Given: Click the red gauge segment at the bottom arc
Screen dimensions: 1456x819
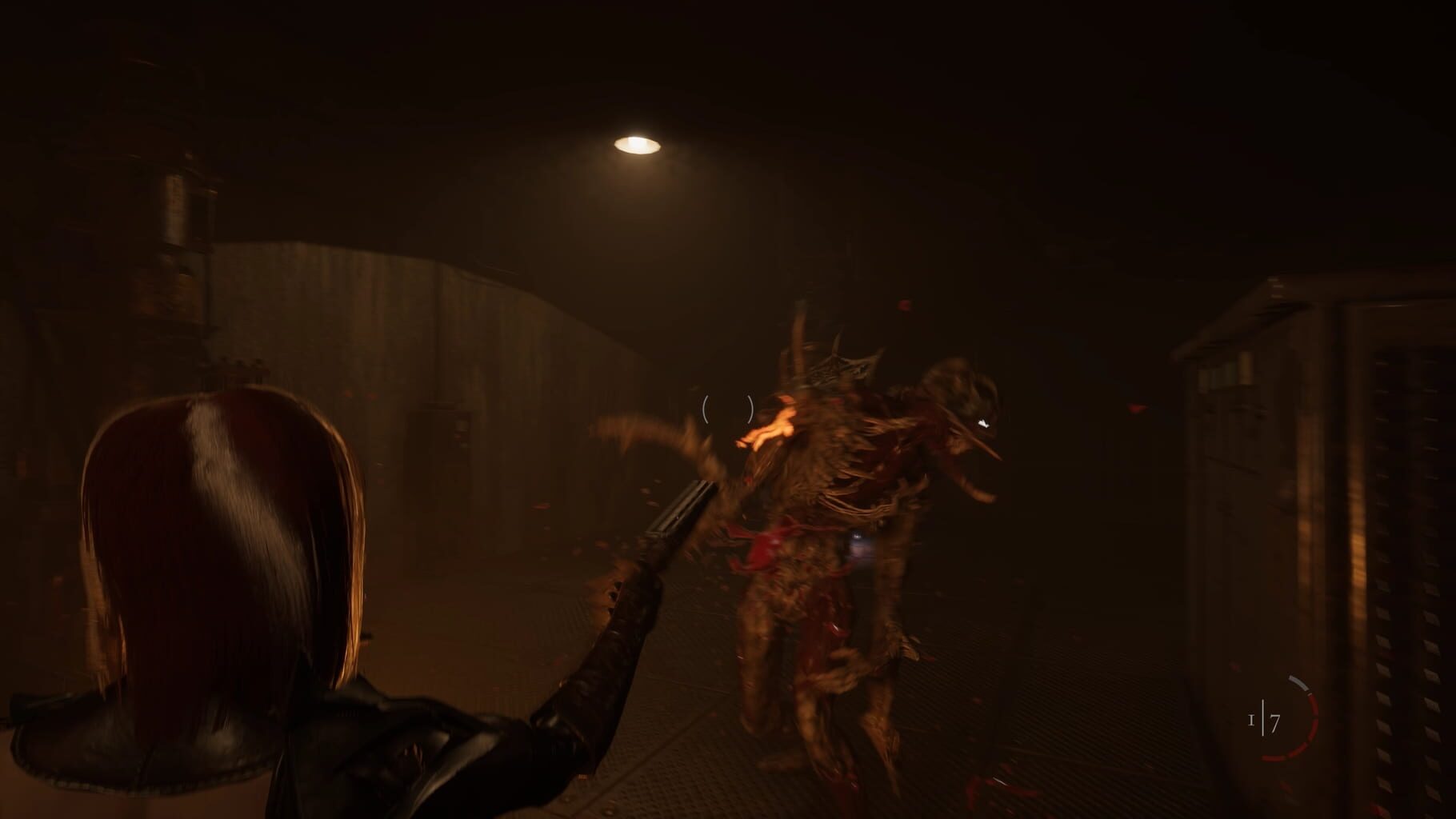Looking at the screenshot, I should (1275, 758).
